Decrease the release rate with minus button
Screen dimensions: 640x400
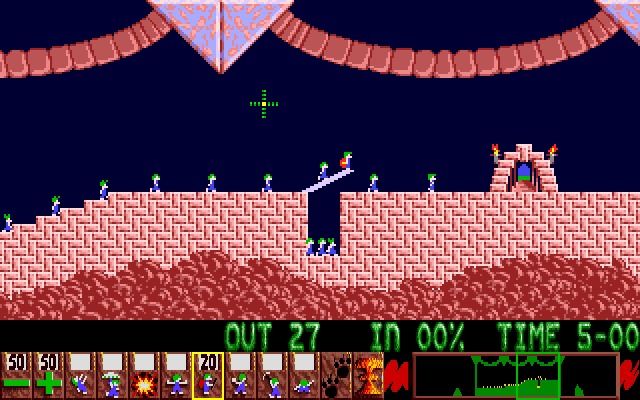click(x=16, y=375)
